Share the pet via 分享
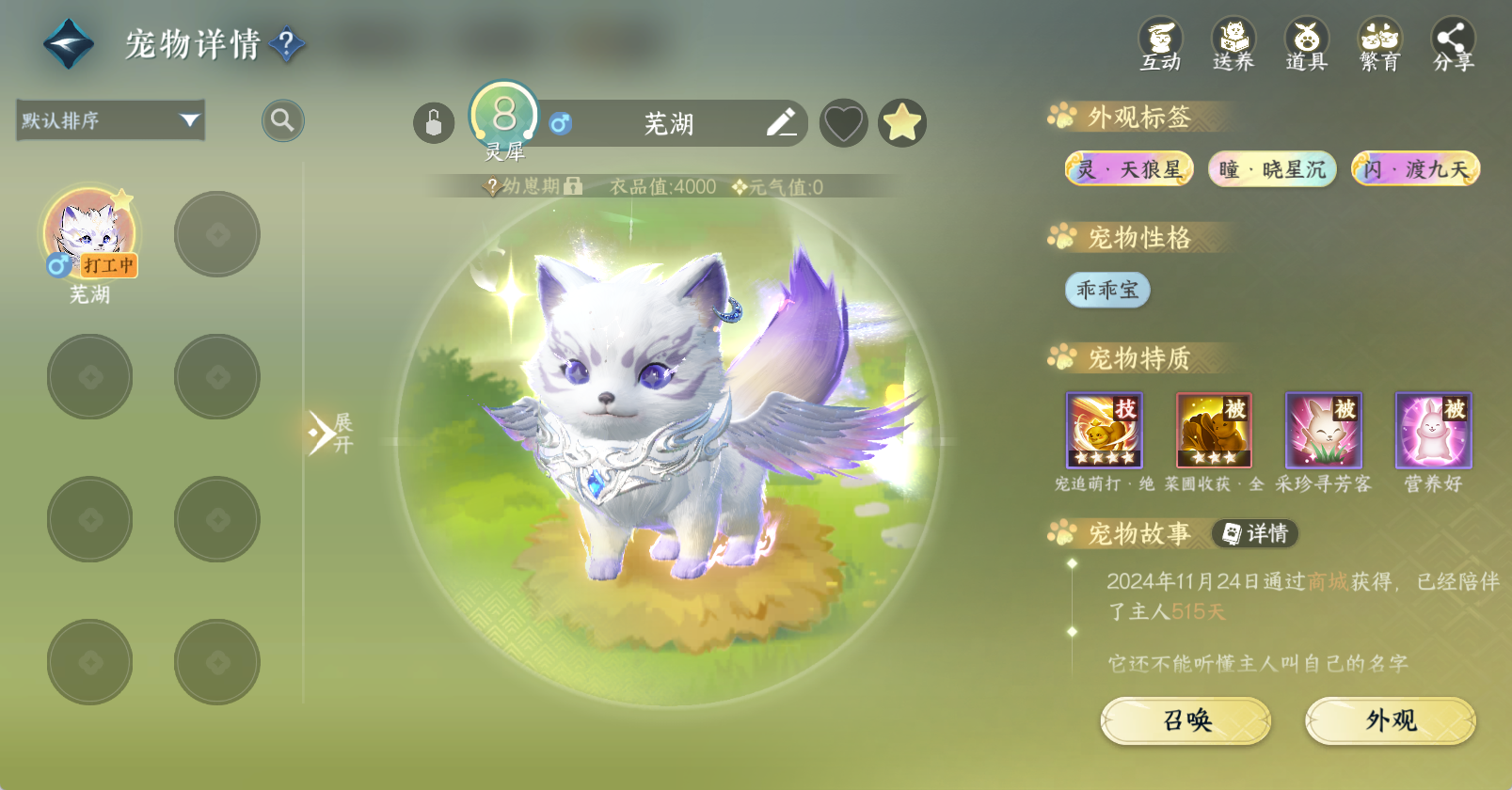 [1453, 44]
